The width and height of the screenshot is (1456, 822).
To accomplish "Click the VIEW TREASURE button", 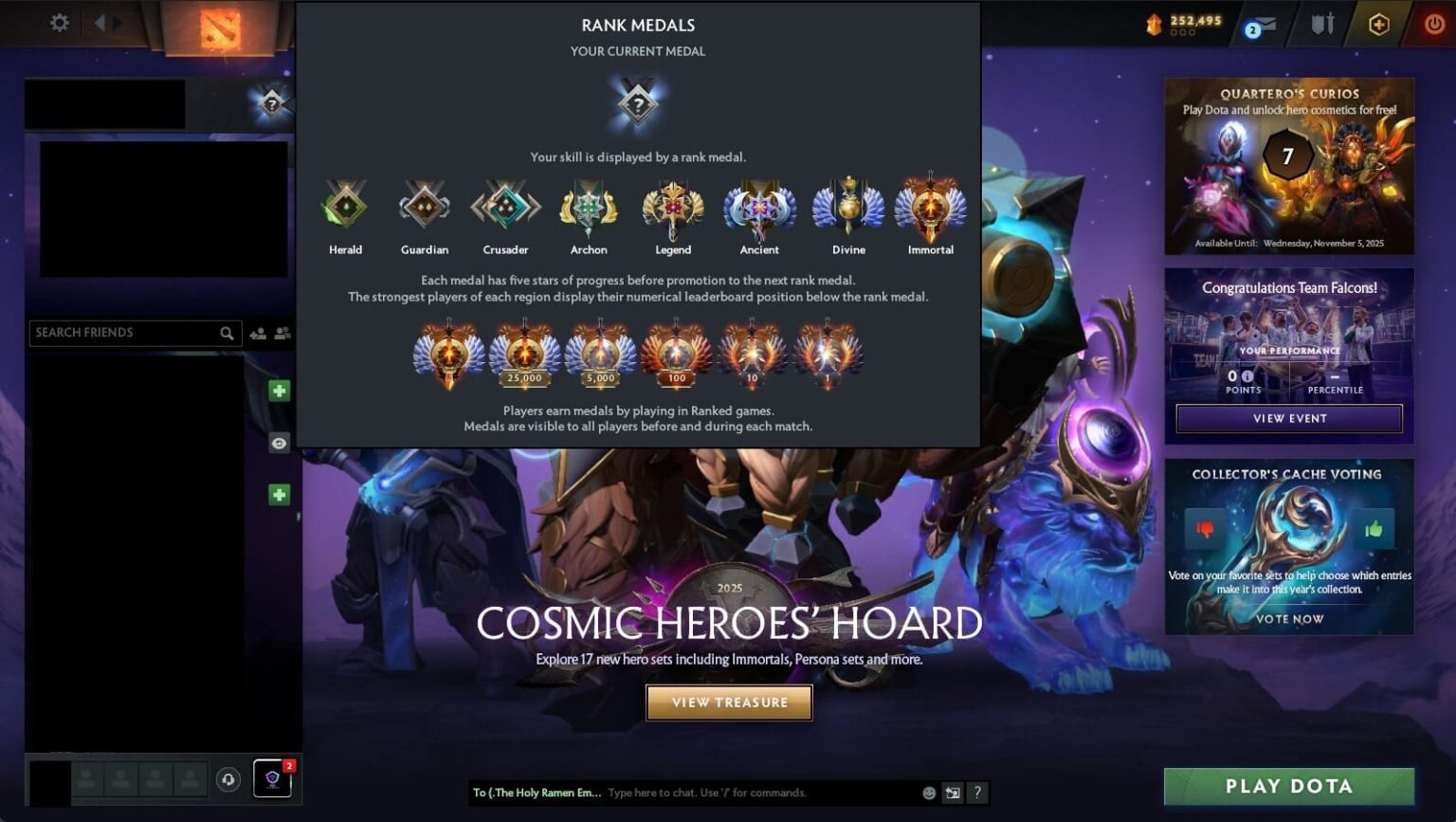I will click(x=729, y=703).
